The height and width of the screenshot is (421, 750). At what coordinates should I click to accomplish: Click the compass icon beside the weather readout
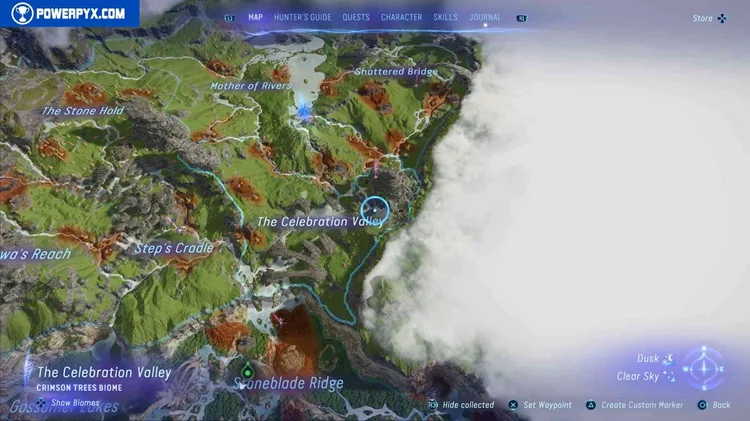pyautogui.click(x=705, y=366)
